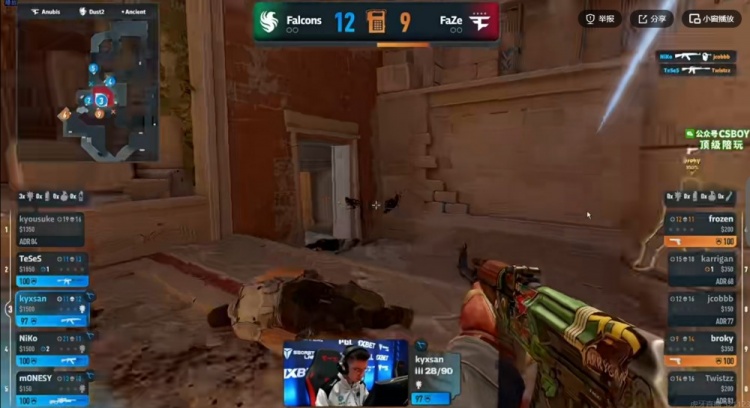The width and height of the screenshot is (750, 408).
Task: Open the 分享 share option
Action: coord(651,18)
